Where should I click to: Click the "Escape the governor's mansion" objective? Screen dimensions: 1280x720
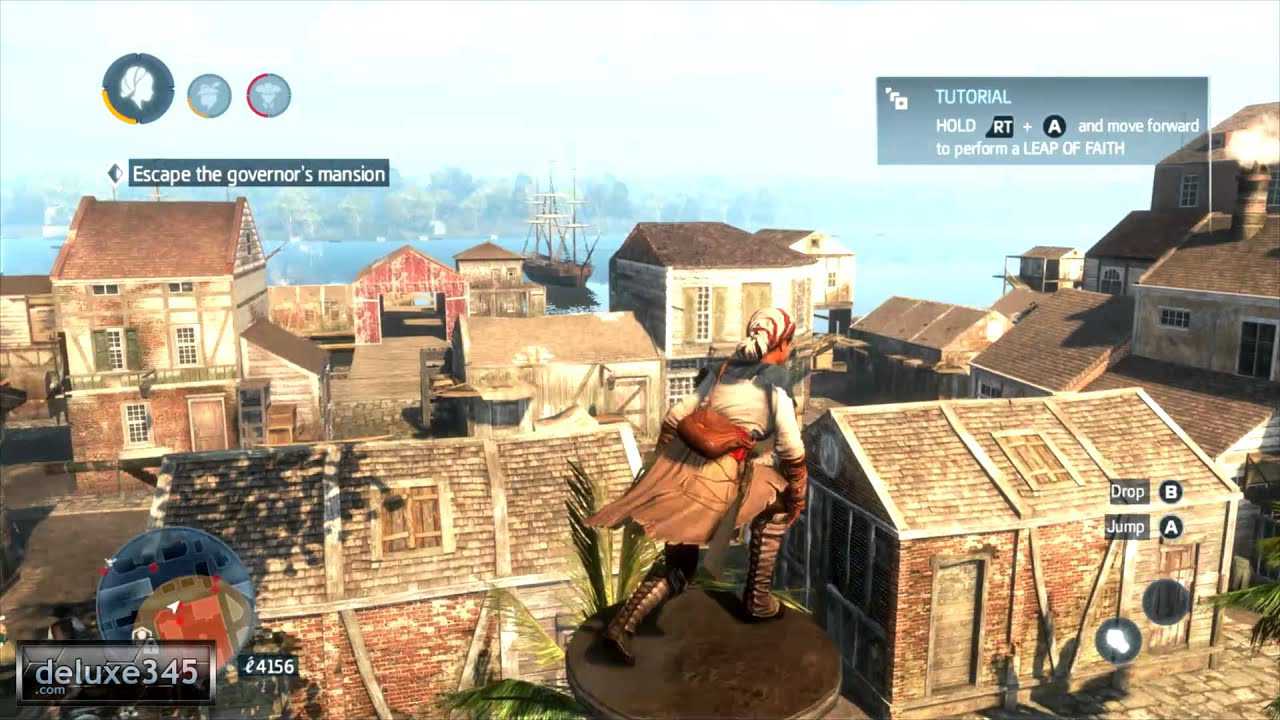point(258,174)
